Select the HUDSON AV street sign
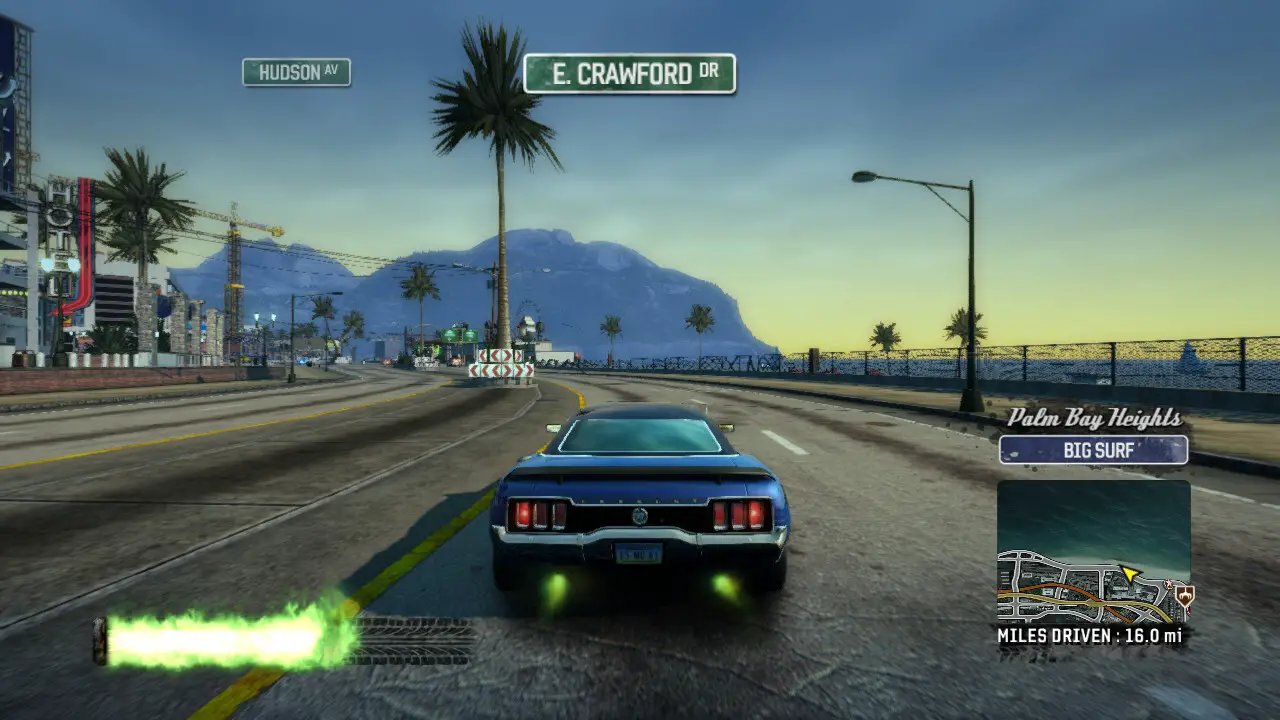This screenshot has height=720, width=1280. click(297, 72)
